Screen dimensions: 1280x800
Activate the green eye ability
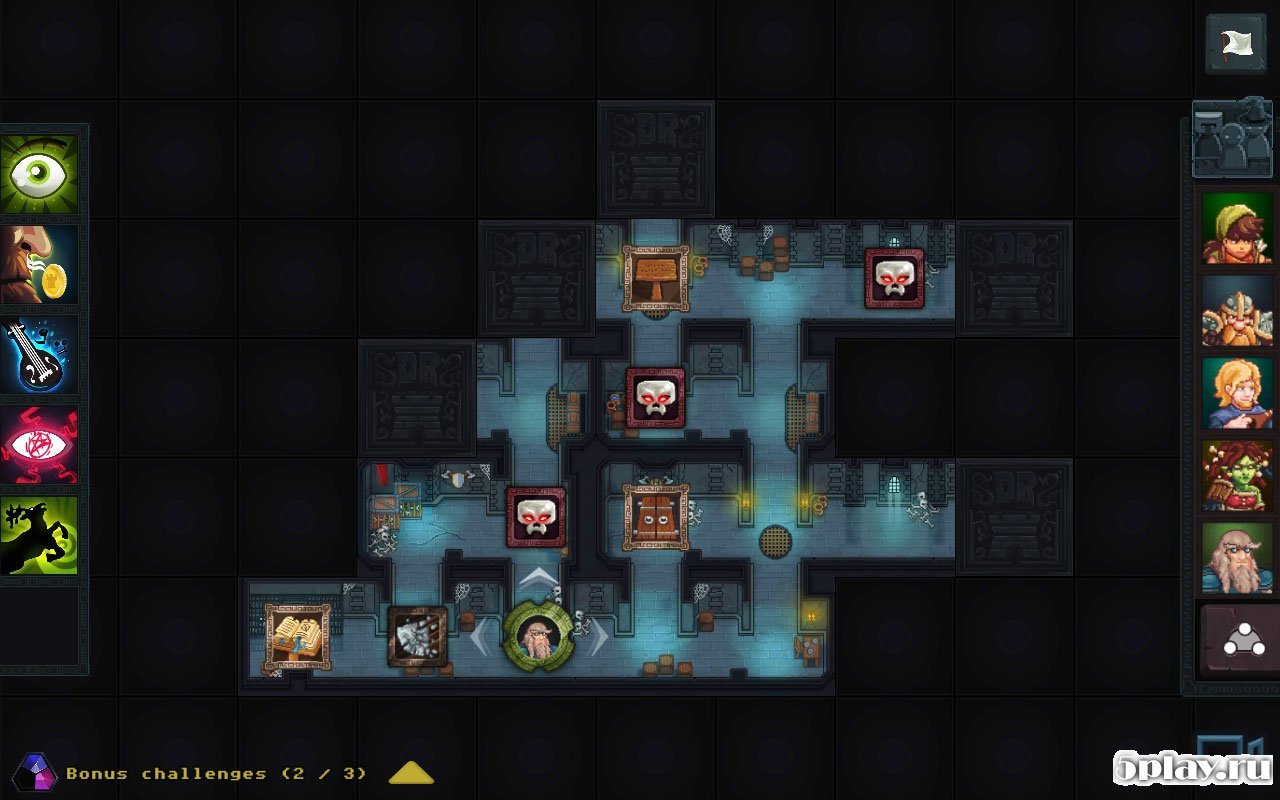pyautogui.click(x=40, y=173)
